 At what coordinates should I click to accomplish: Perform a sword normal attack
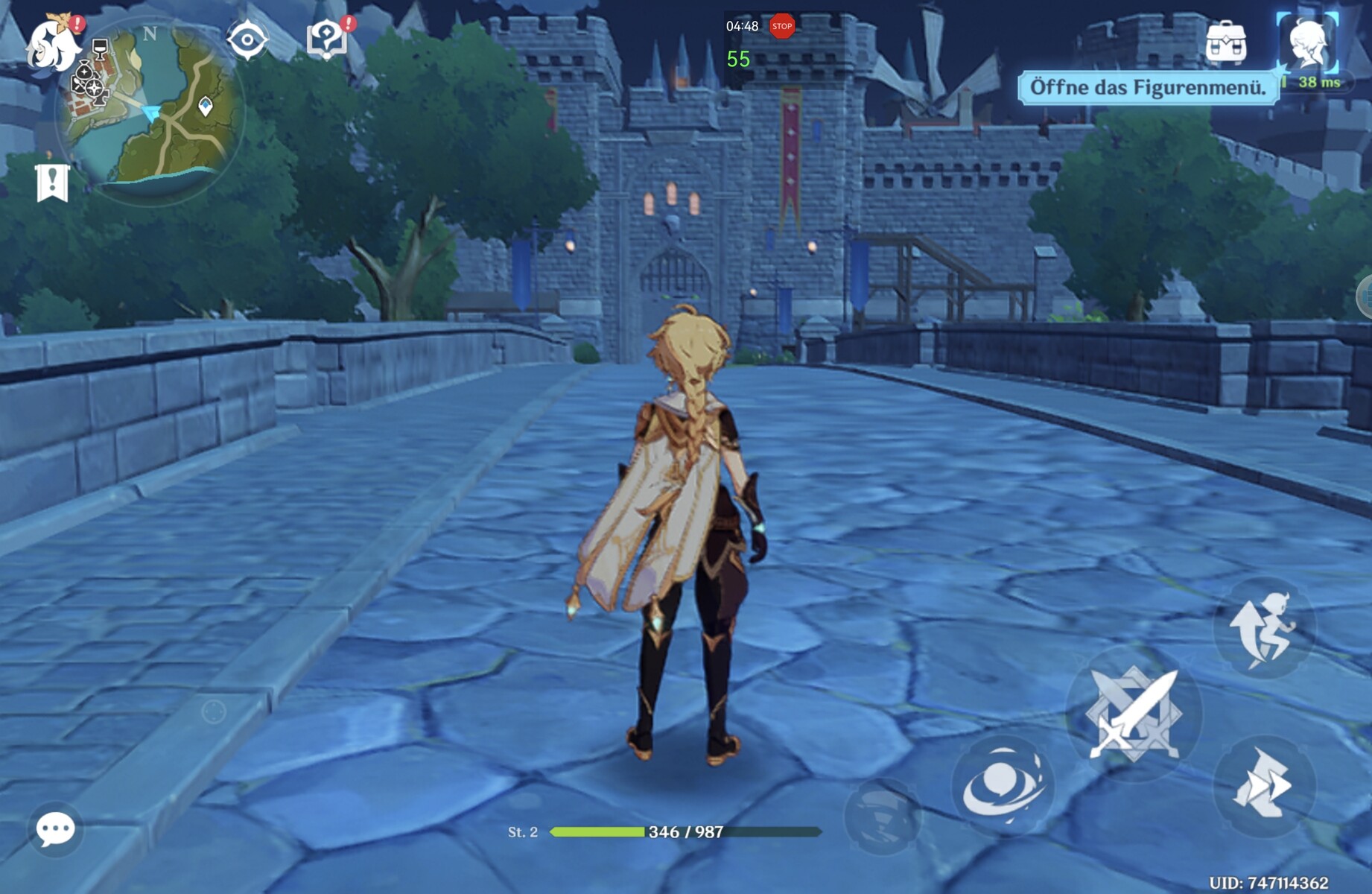(1134, 713)
